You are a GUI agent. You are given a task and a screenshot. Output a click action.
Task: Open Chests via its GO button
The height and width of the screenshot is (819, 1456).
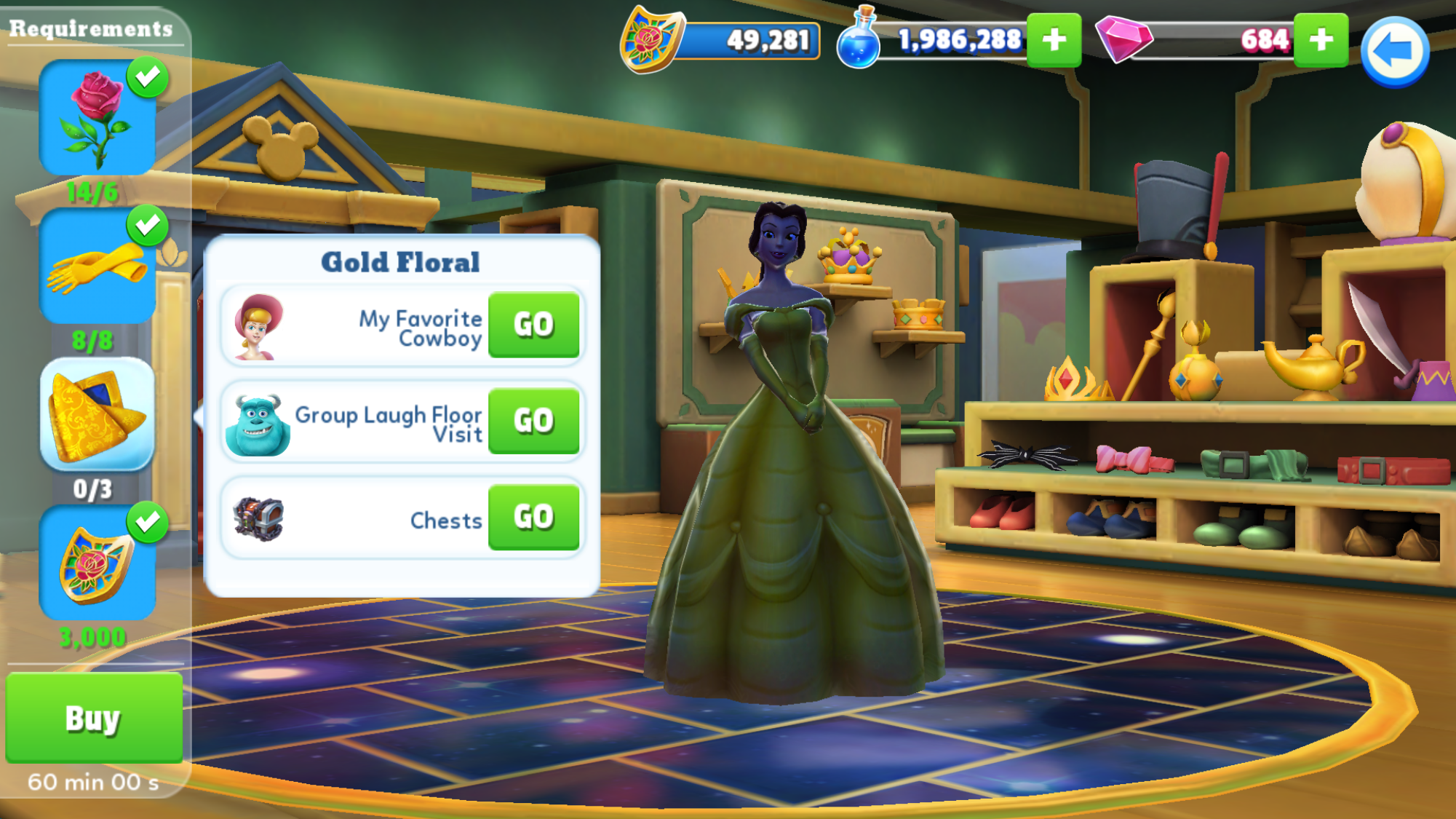533,518
